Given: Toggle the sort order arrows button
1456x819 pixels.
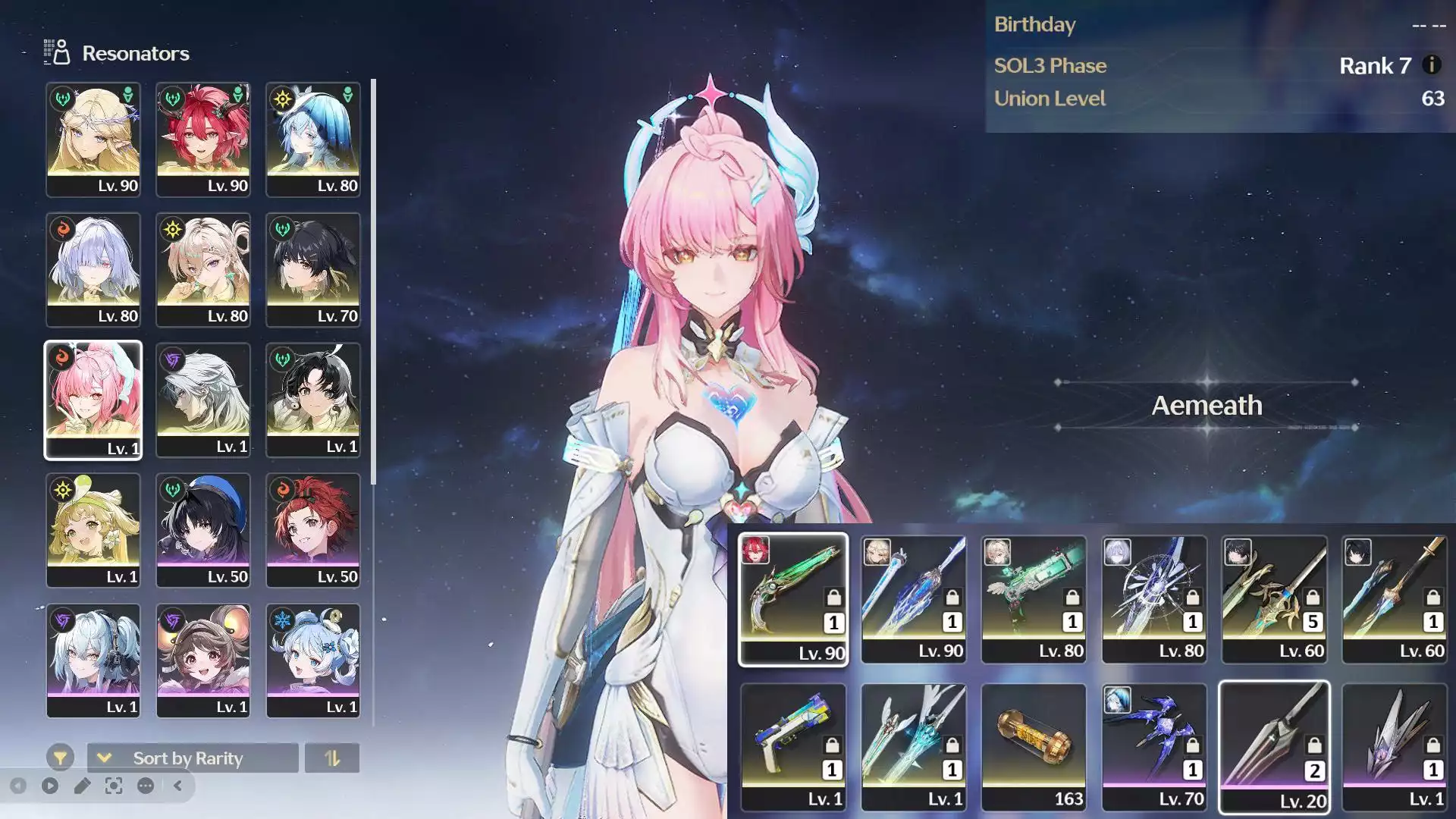Looking at the screenshot, I should (x=332, y=758).
